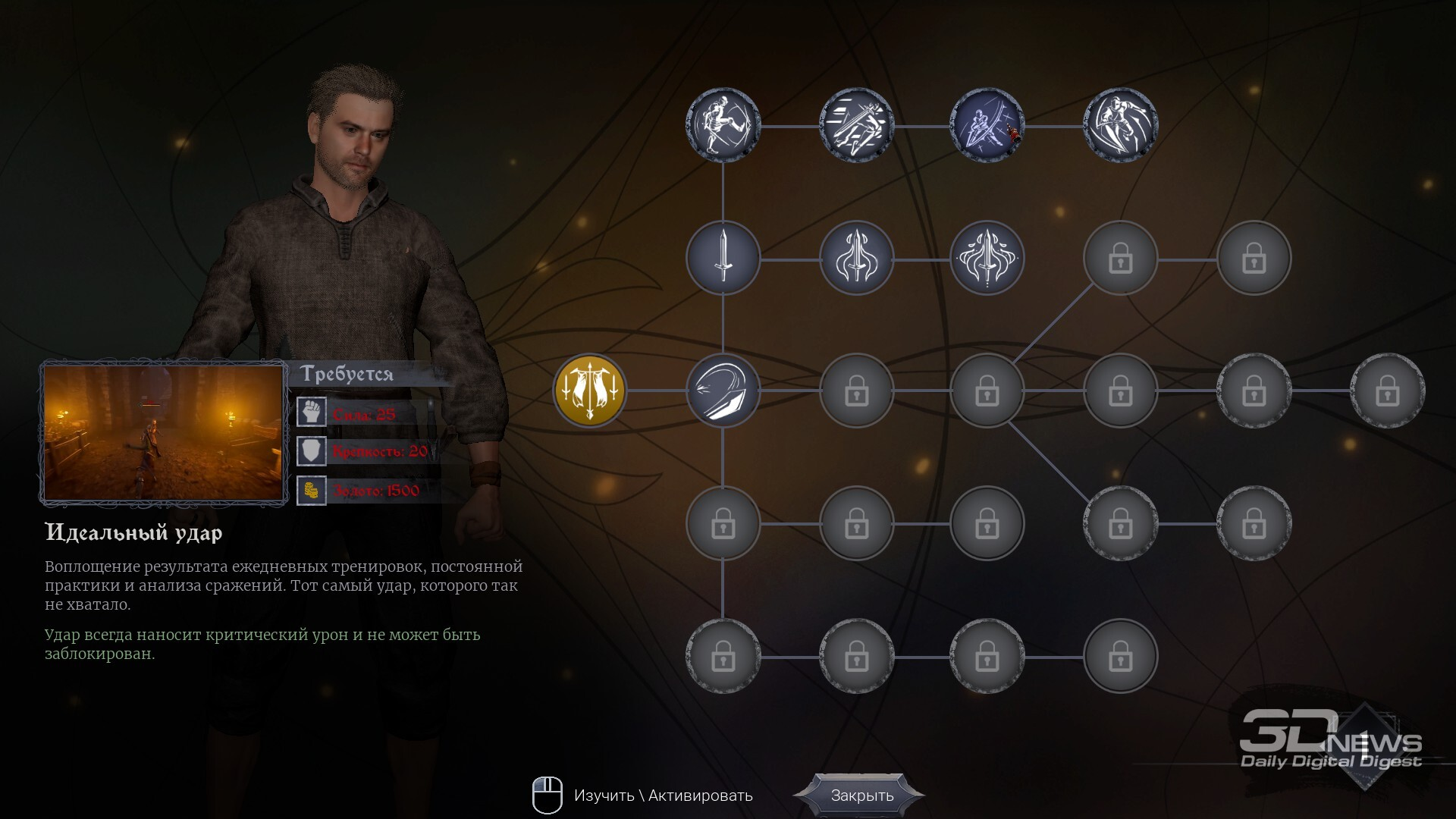Choose the sword with ornate sparkling flourishes
The height and width of the screenshot is (819, 1456).
[x=987, y=258]
